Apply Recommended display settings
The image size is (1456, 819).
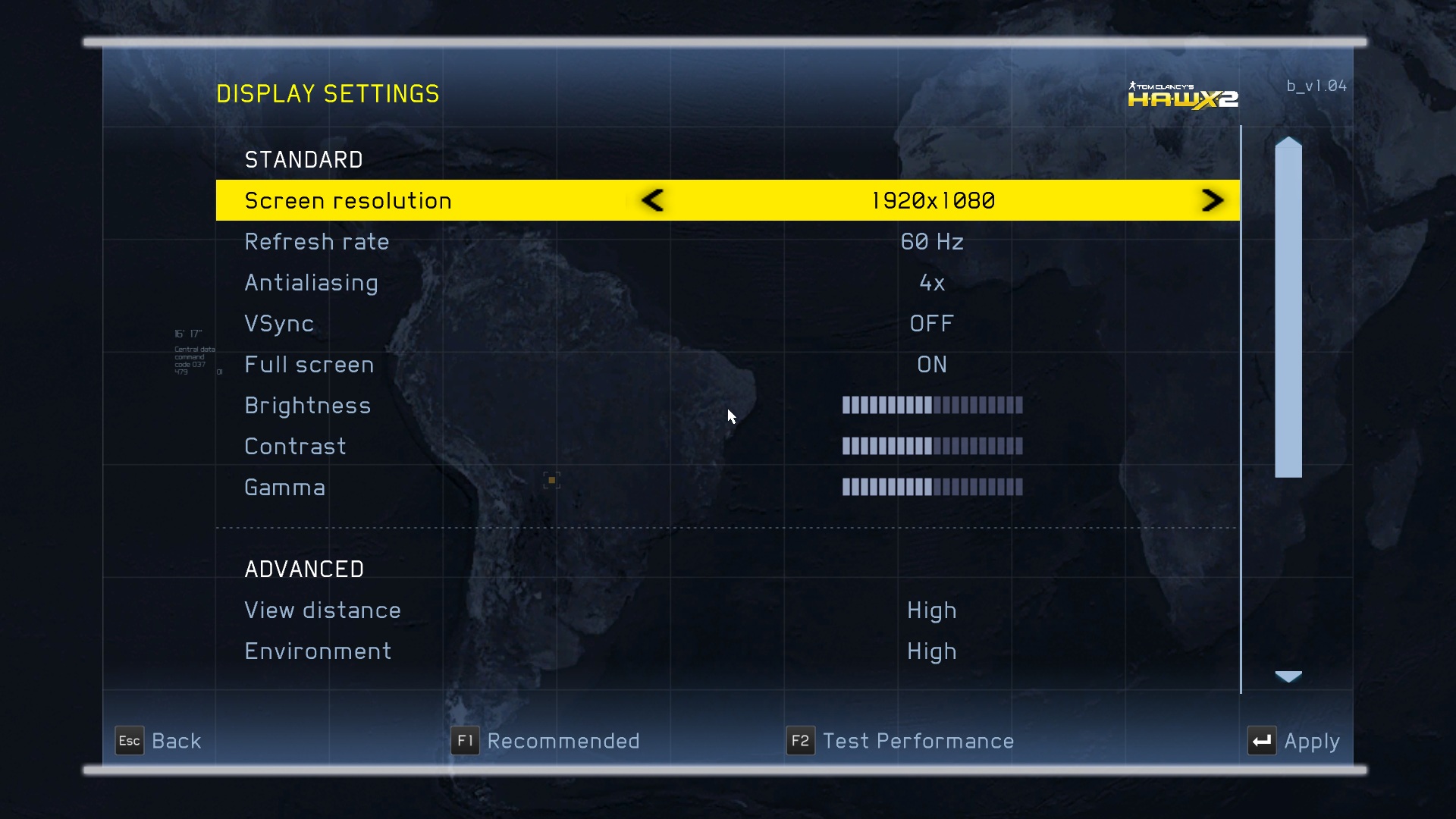(545, 741)
